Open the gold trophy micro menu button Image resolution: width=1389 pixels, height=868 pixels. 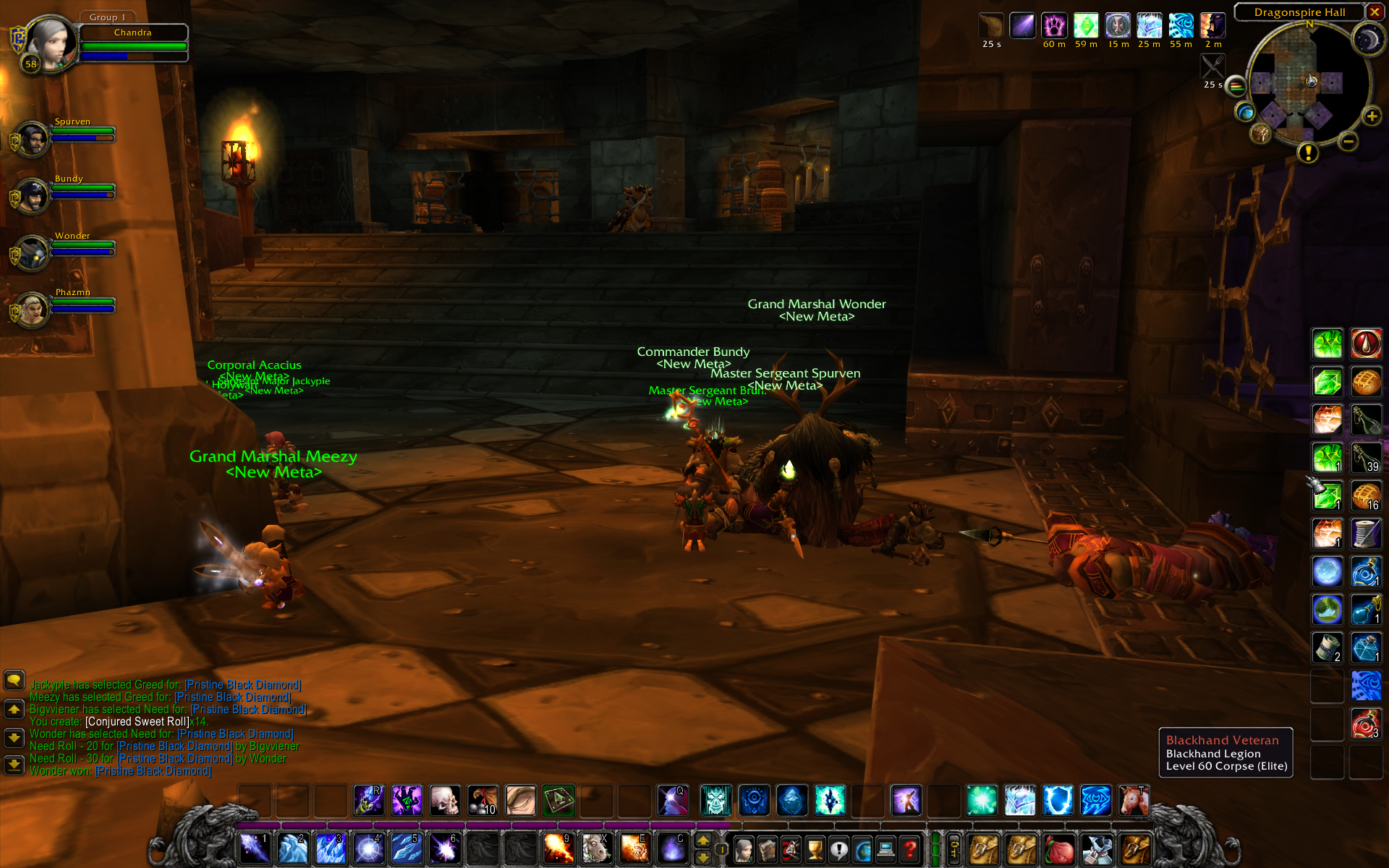click(815, 849)
